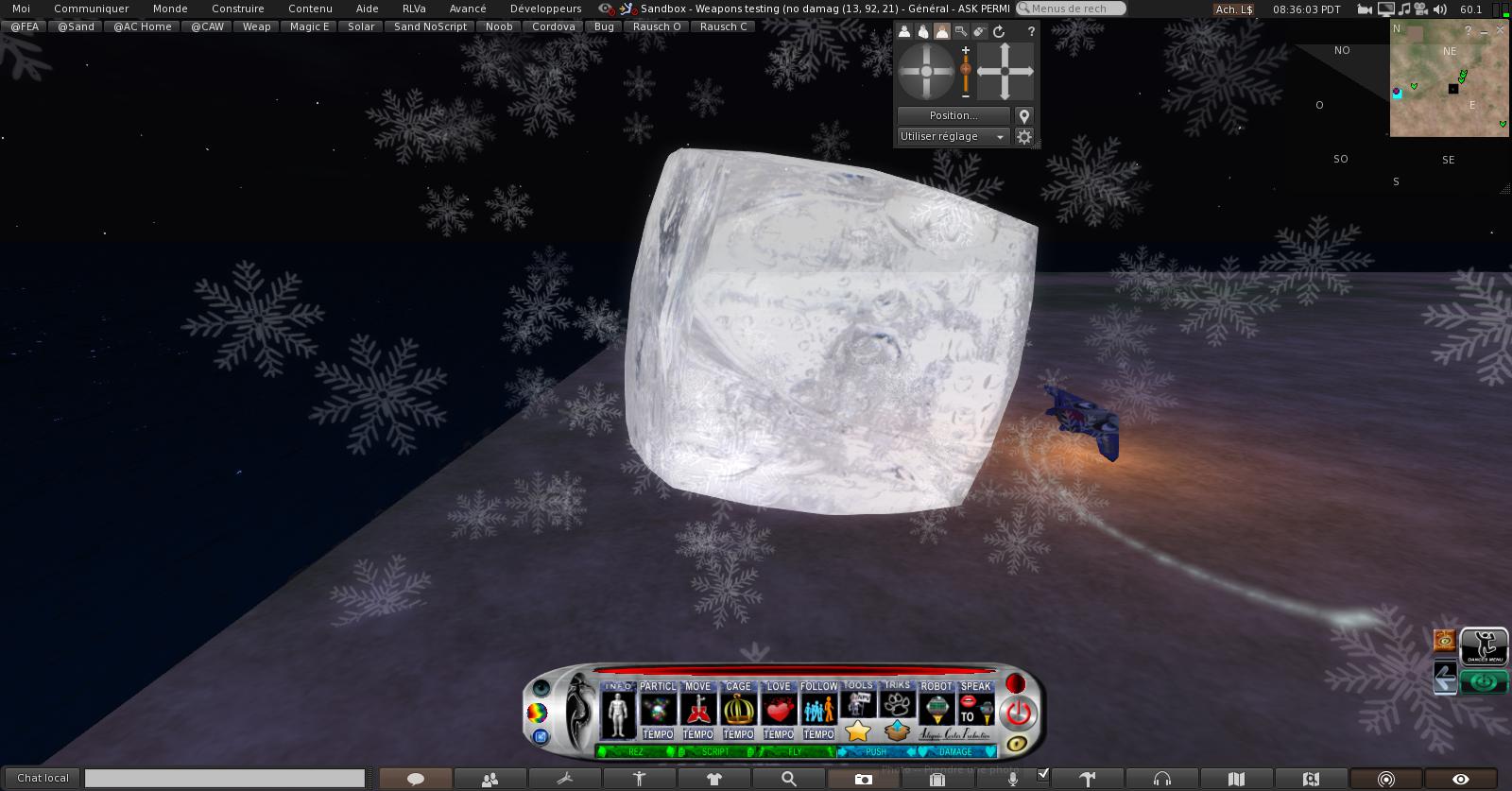Focus the Chat local text input field
The height and width of the screenshot is (791, 1512).
click(x=225, y=779)
